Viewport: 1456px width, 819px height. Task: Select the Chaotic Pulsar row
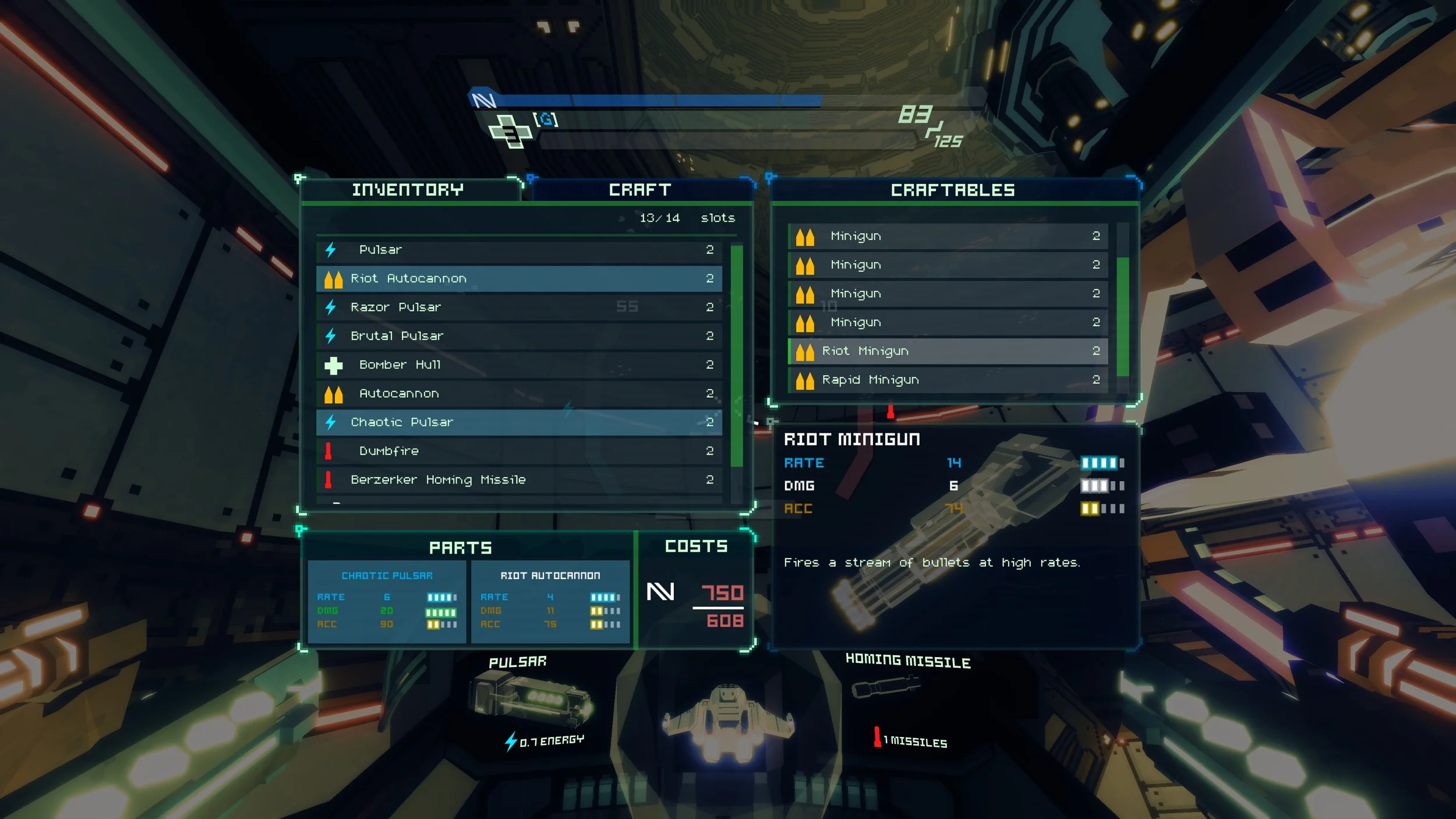518,422
